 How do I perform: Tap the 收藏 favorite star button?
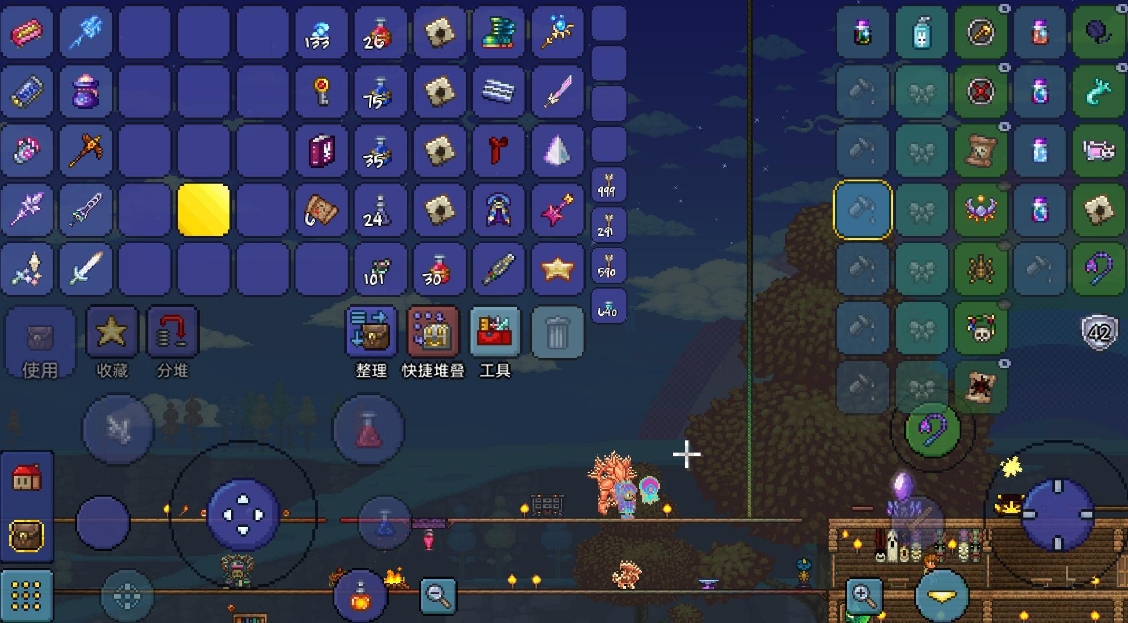112,333
